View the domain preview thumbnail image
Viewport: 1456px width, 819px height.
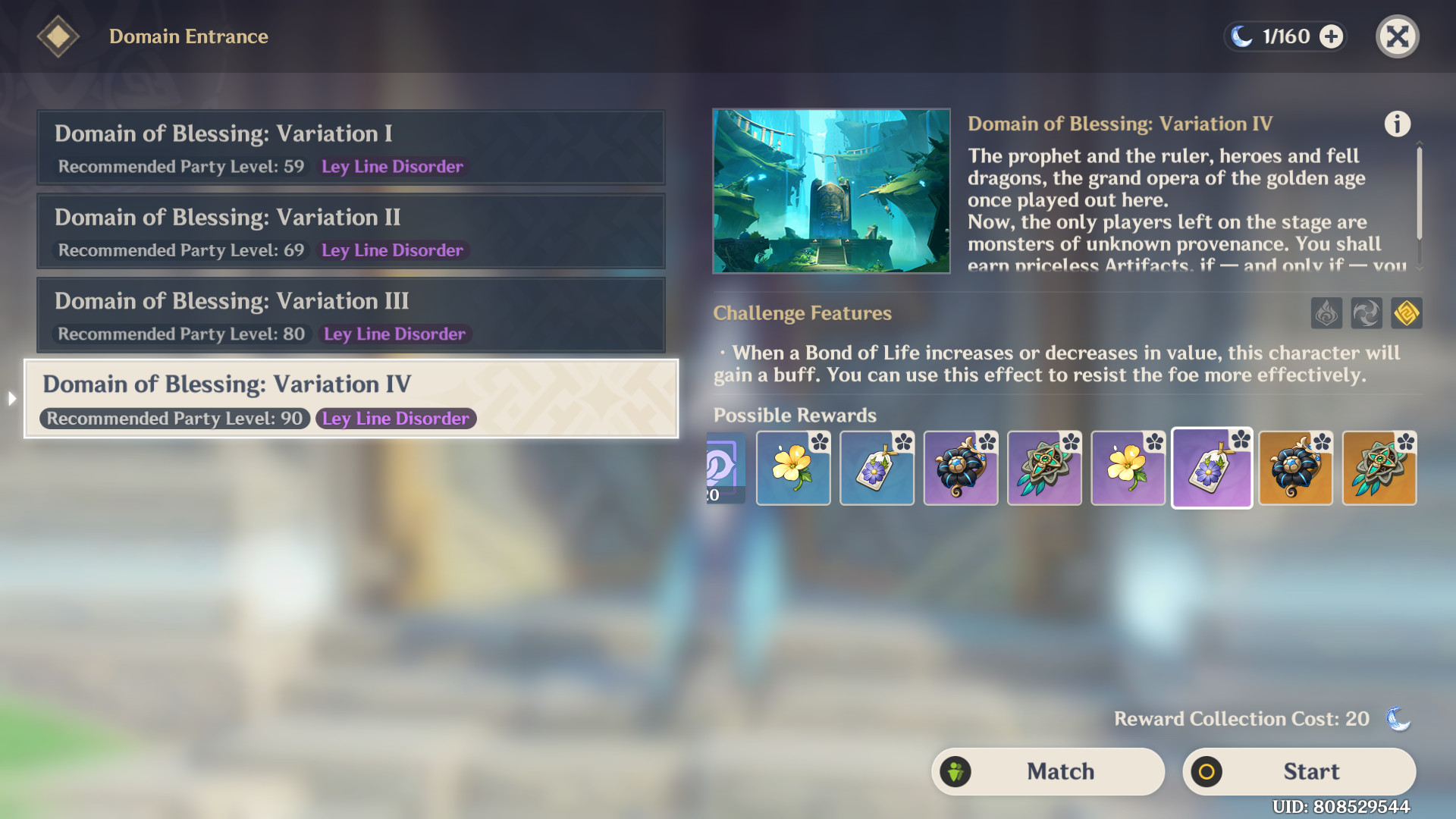pyautogui.click(x=831, y=191)
